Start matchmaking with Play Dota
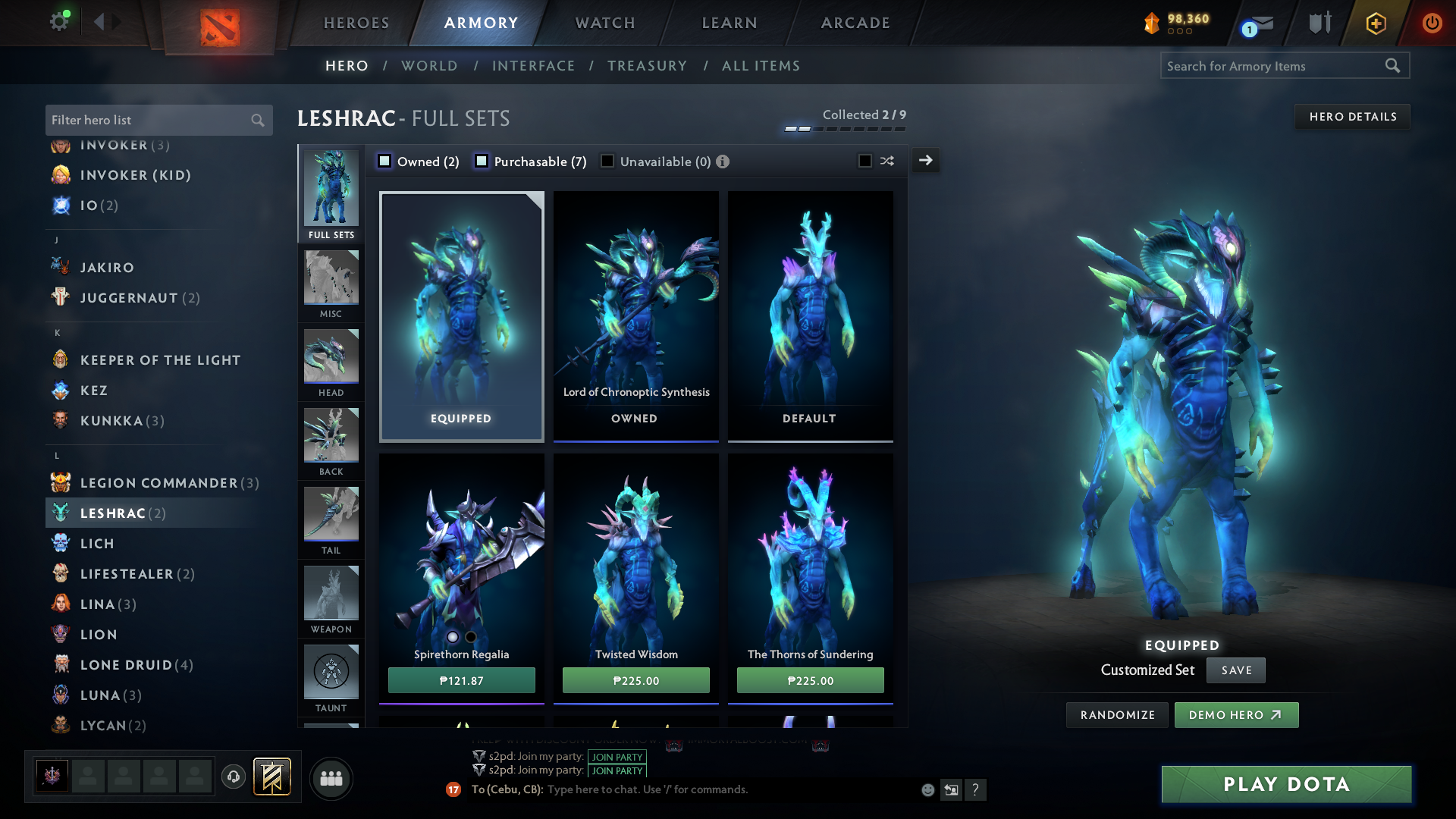This screenshot has width=1456, height=819. [1286, 784]
